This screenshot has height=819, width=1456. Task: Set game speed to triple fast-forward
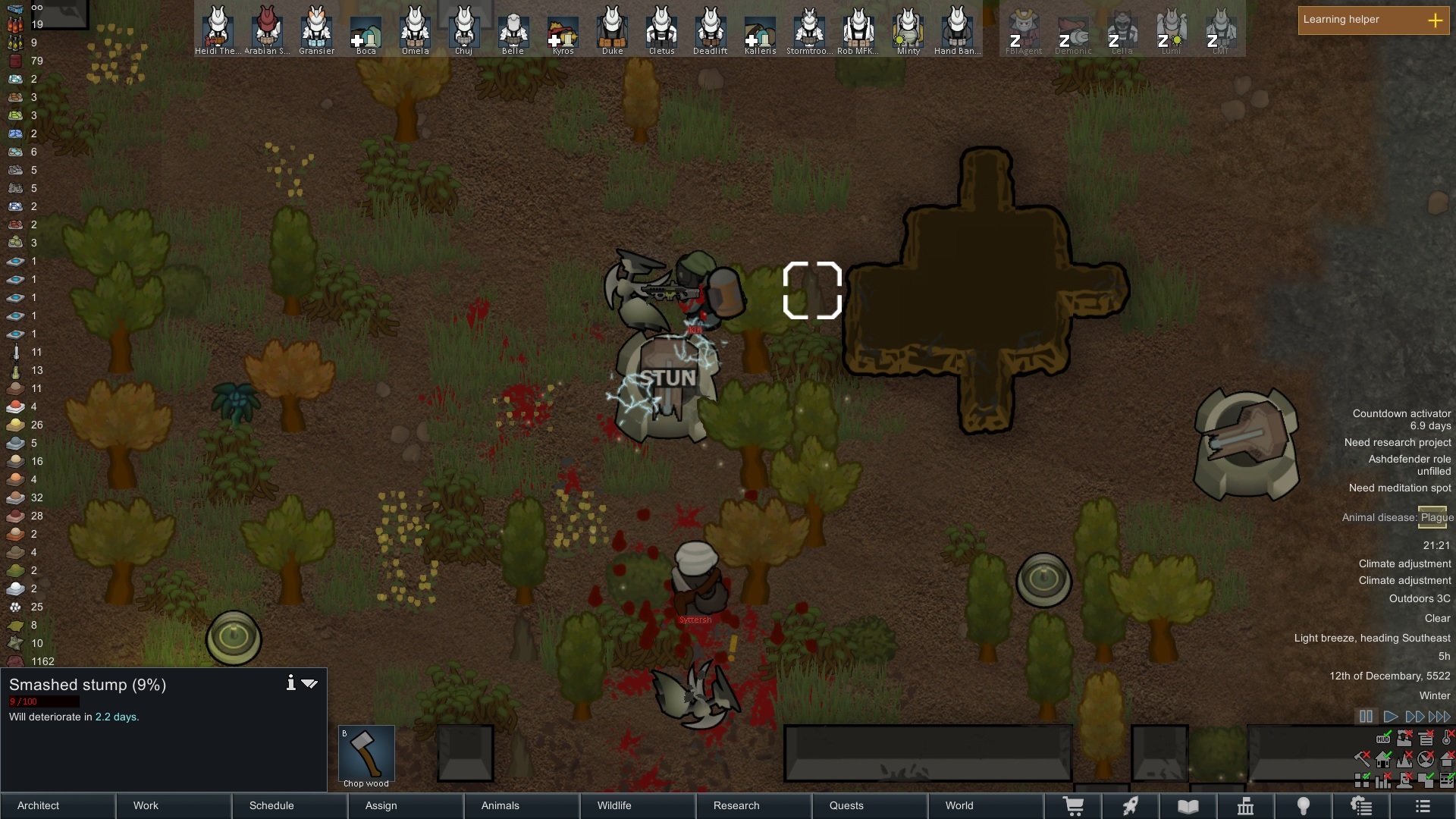pyautogui.click(x=1439, y=717)
